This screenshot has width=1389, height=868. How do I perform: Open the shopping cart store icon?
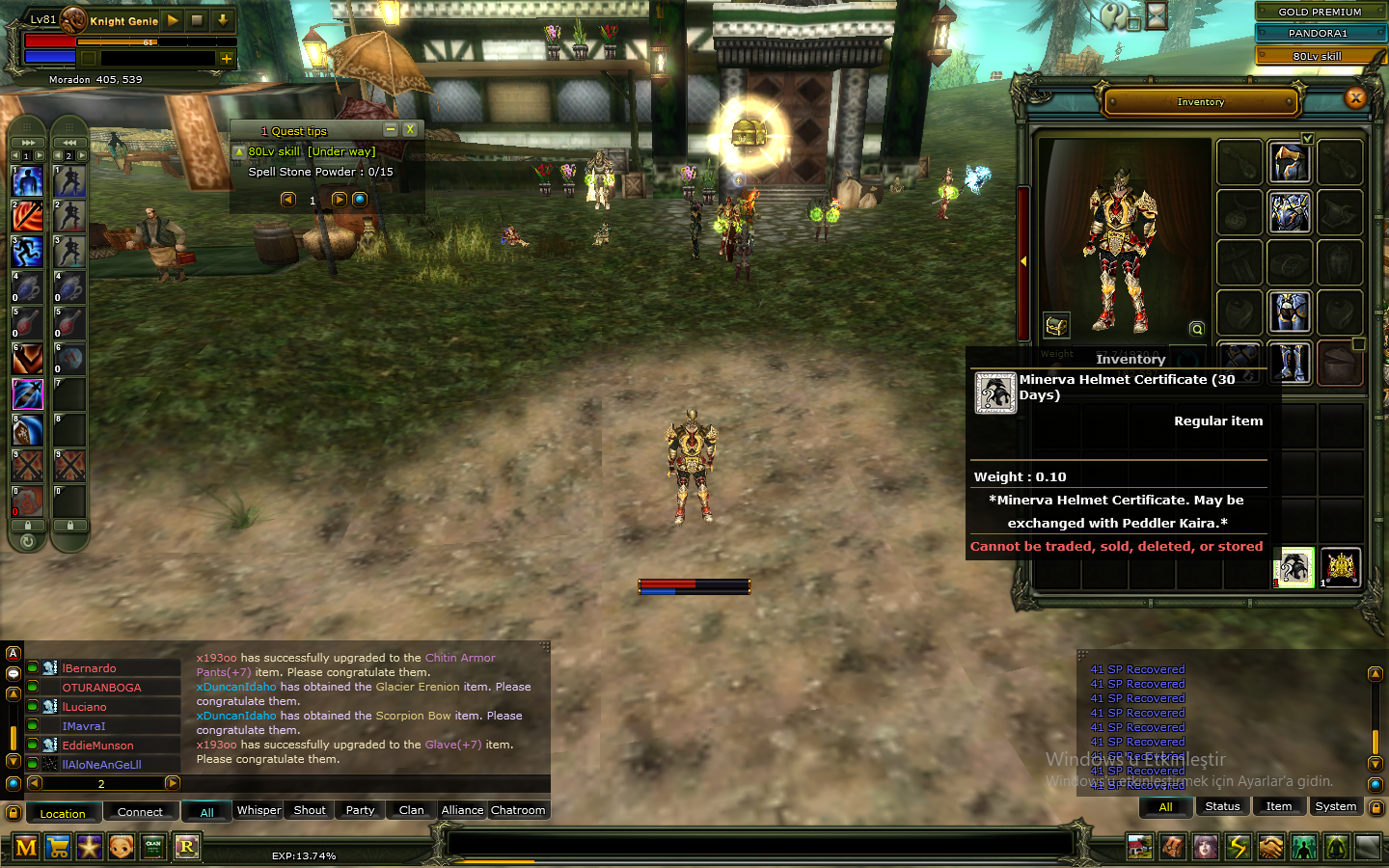tap(58, 847)
